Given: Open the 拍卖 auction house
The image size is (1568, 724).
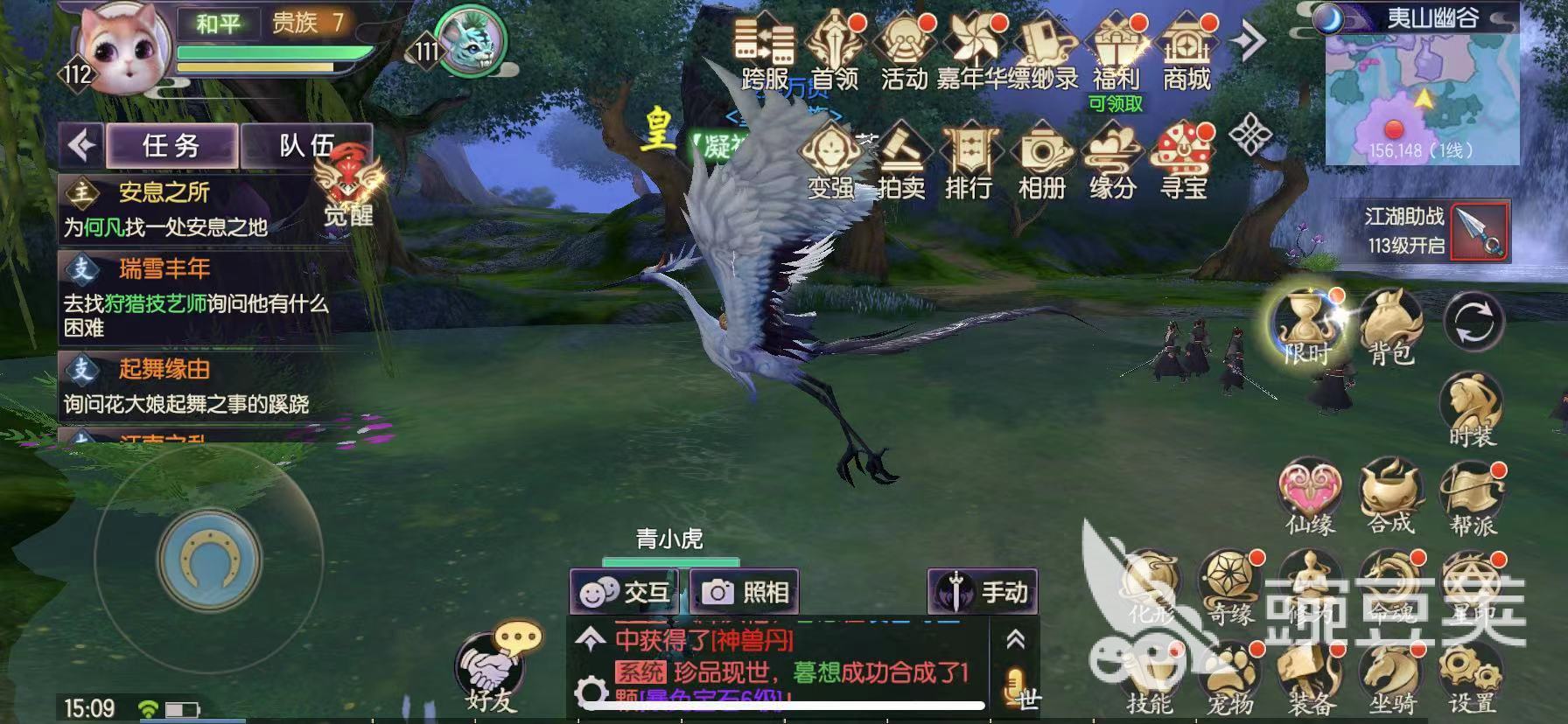Looking at the screenshot, I should (900, 163).
